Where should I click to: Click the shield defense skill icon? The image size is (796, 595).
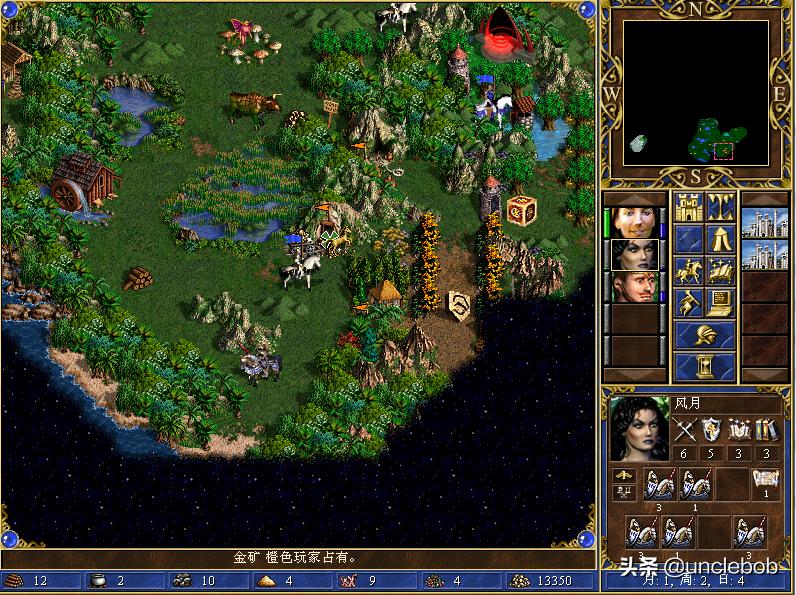pyautogui.click(x=712, y=430)
